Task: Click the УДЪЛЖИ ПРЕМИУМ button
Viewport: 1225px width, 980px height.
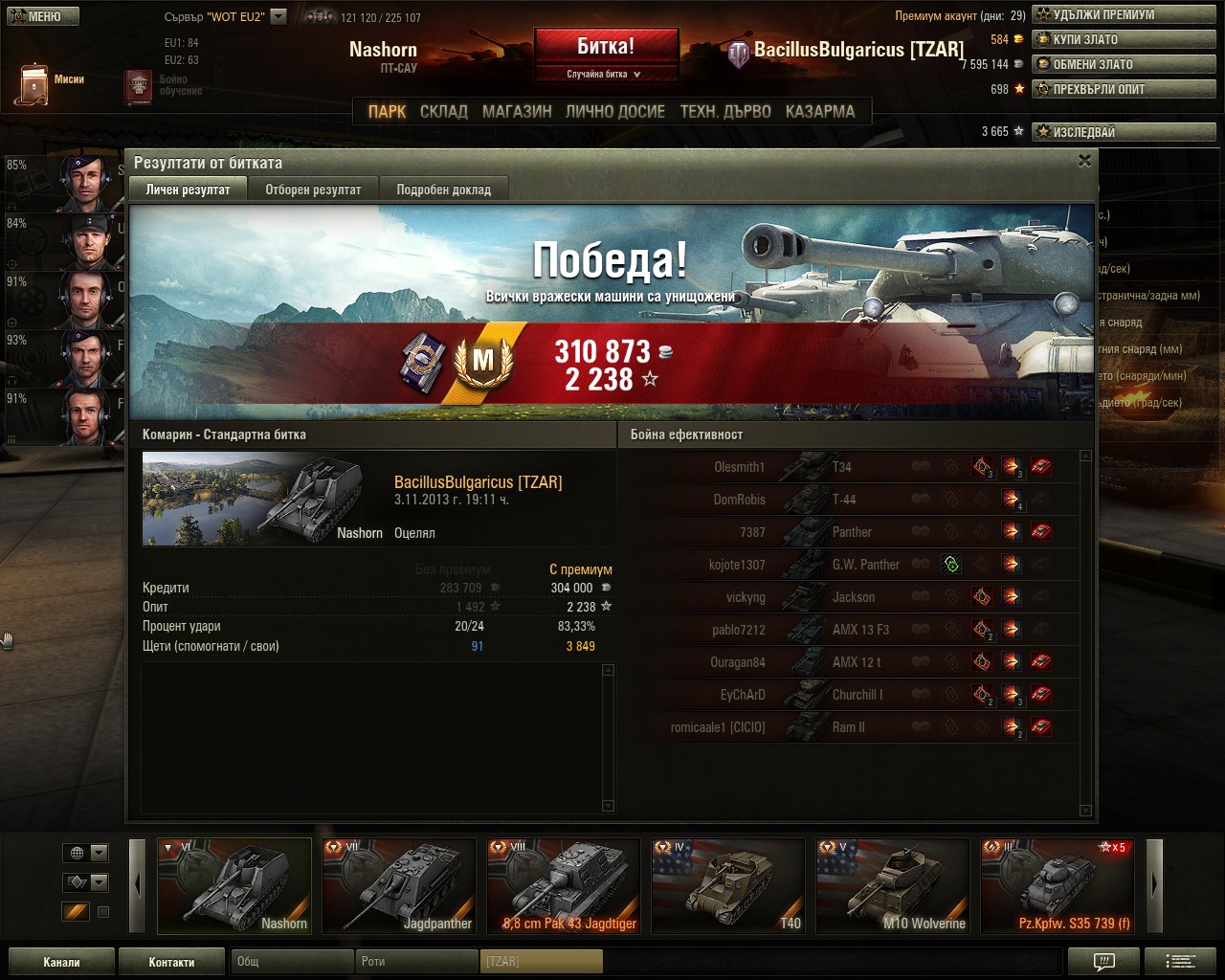Action: (1124, 14)
